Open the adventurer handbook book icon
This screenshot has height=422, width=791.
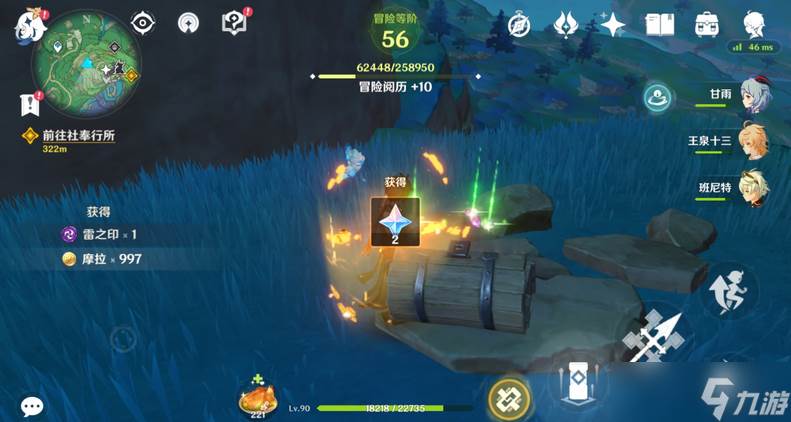click(660, 24)
